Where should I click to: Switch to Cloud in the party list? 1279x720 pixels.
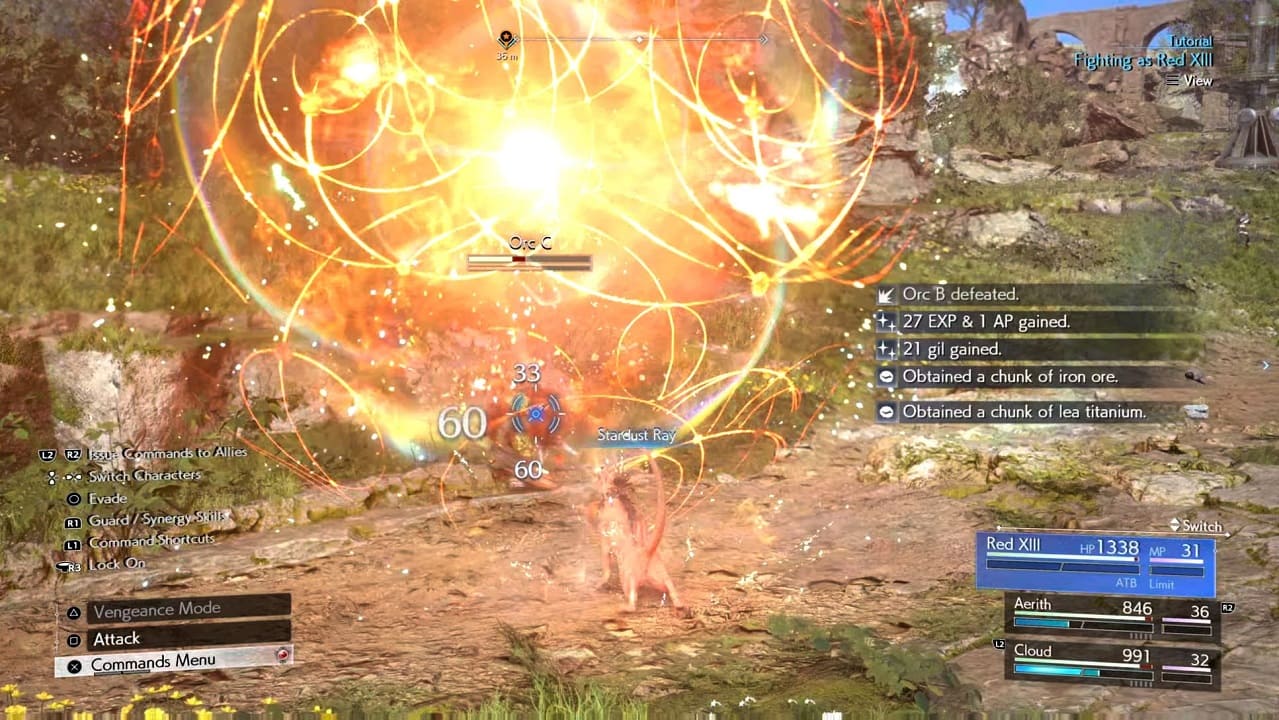click(x=1112, y=664)
